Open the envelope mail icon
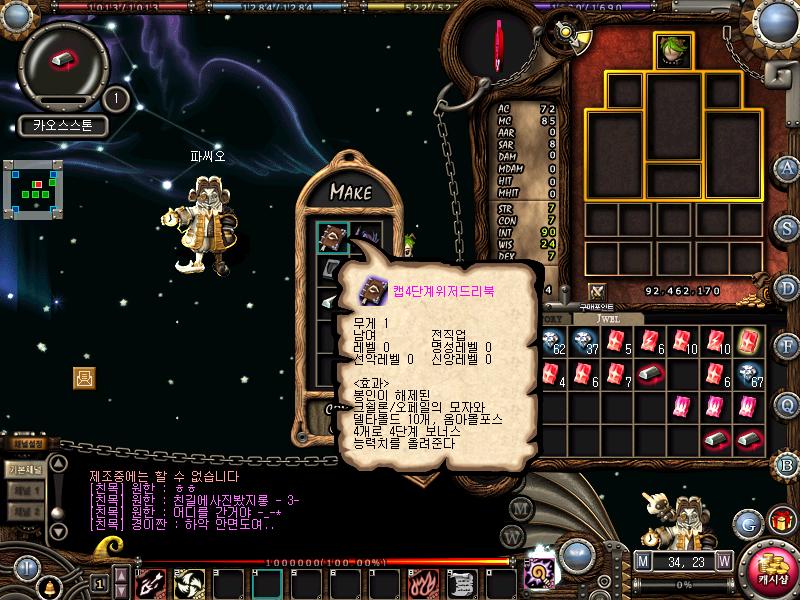This screenshot has width=800, height=600. click(84, 377)
